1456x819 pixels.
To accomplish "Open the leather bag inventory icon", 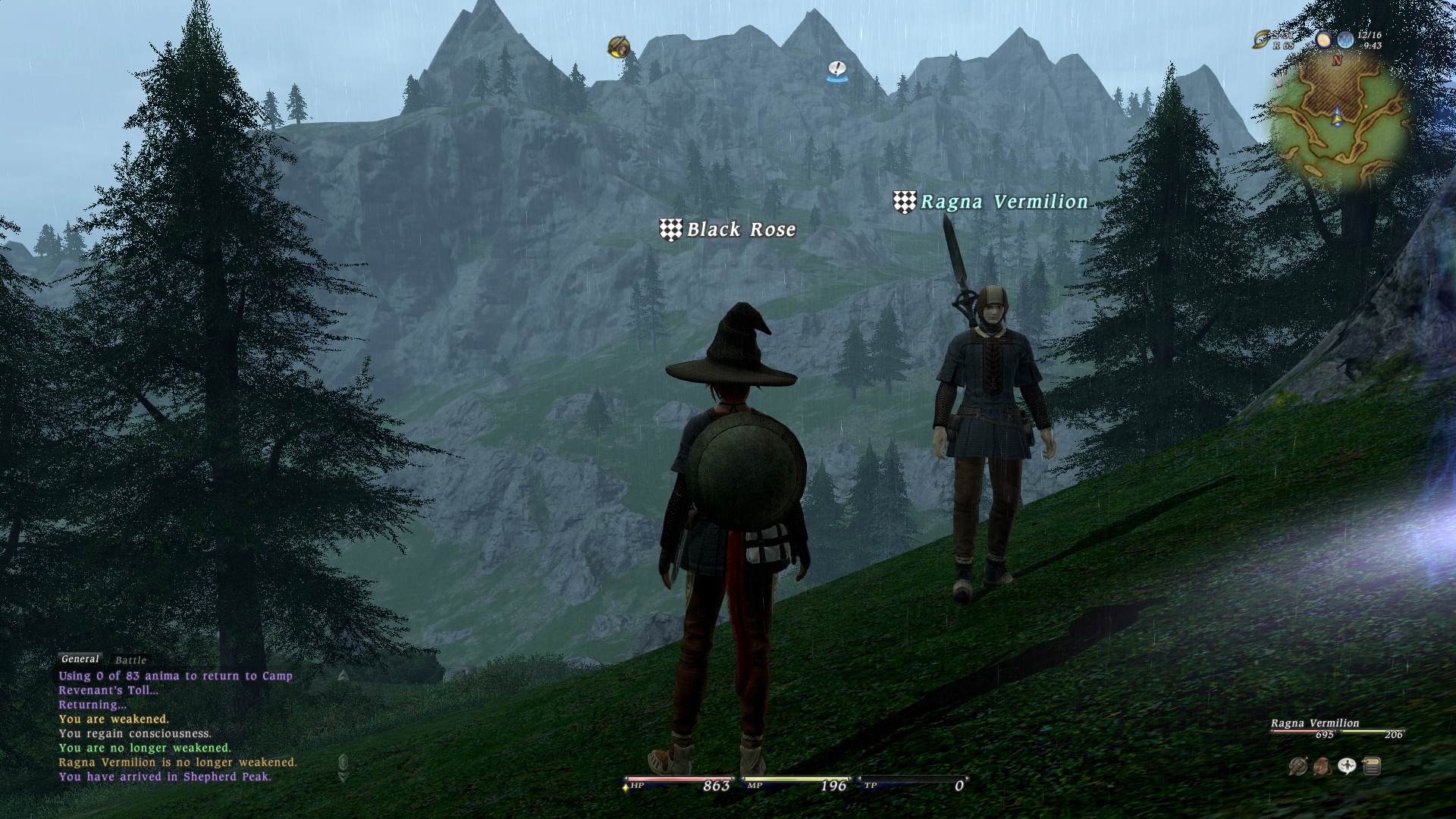I will (1322, 766).
